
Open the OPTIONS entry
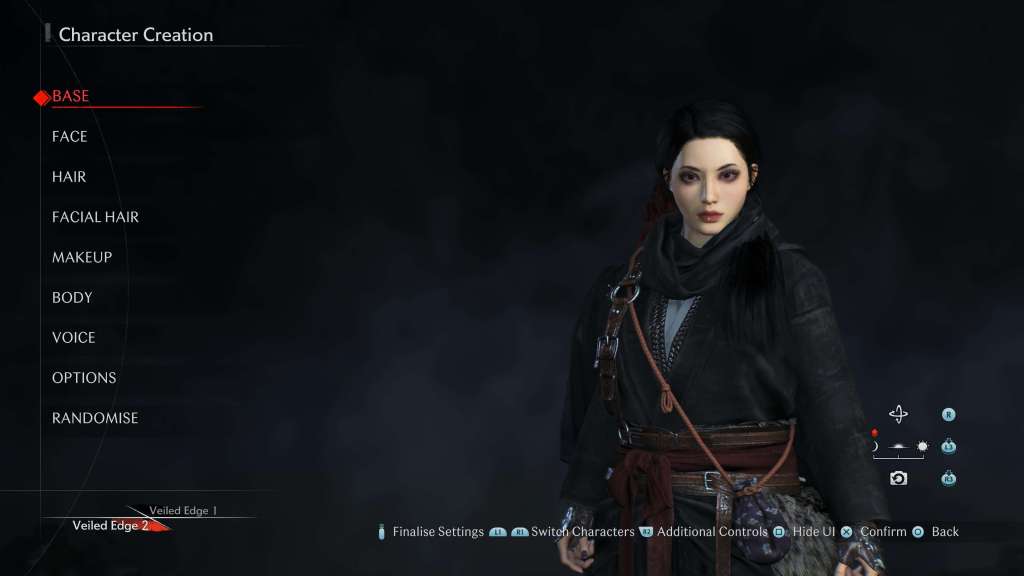(x=84, y=378)
